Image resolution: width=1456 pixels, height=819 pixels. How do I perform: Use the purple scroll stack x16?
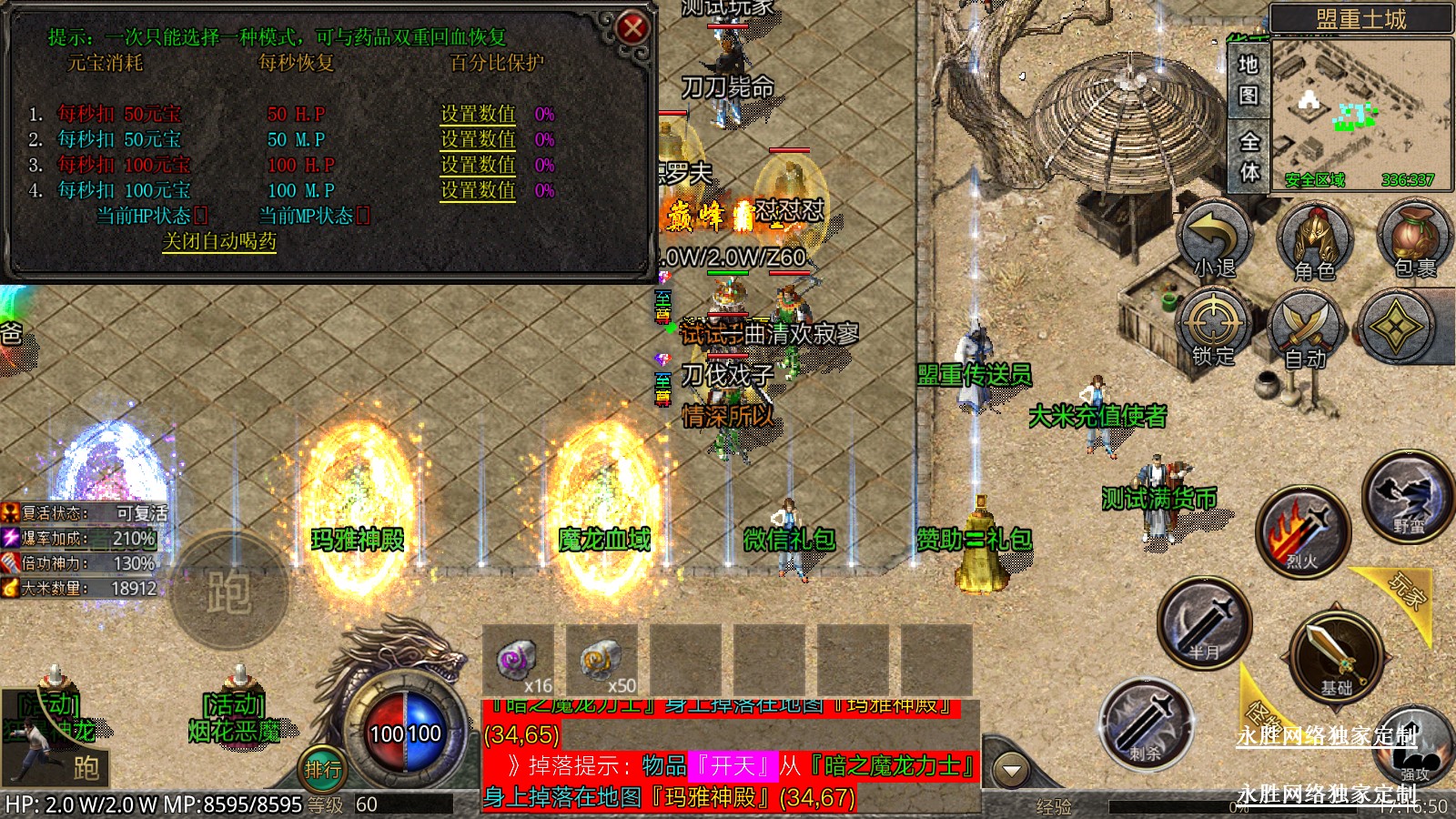coord(519,661)
